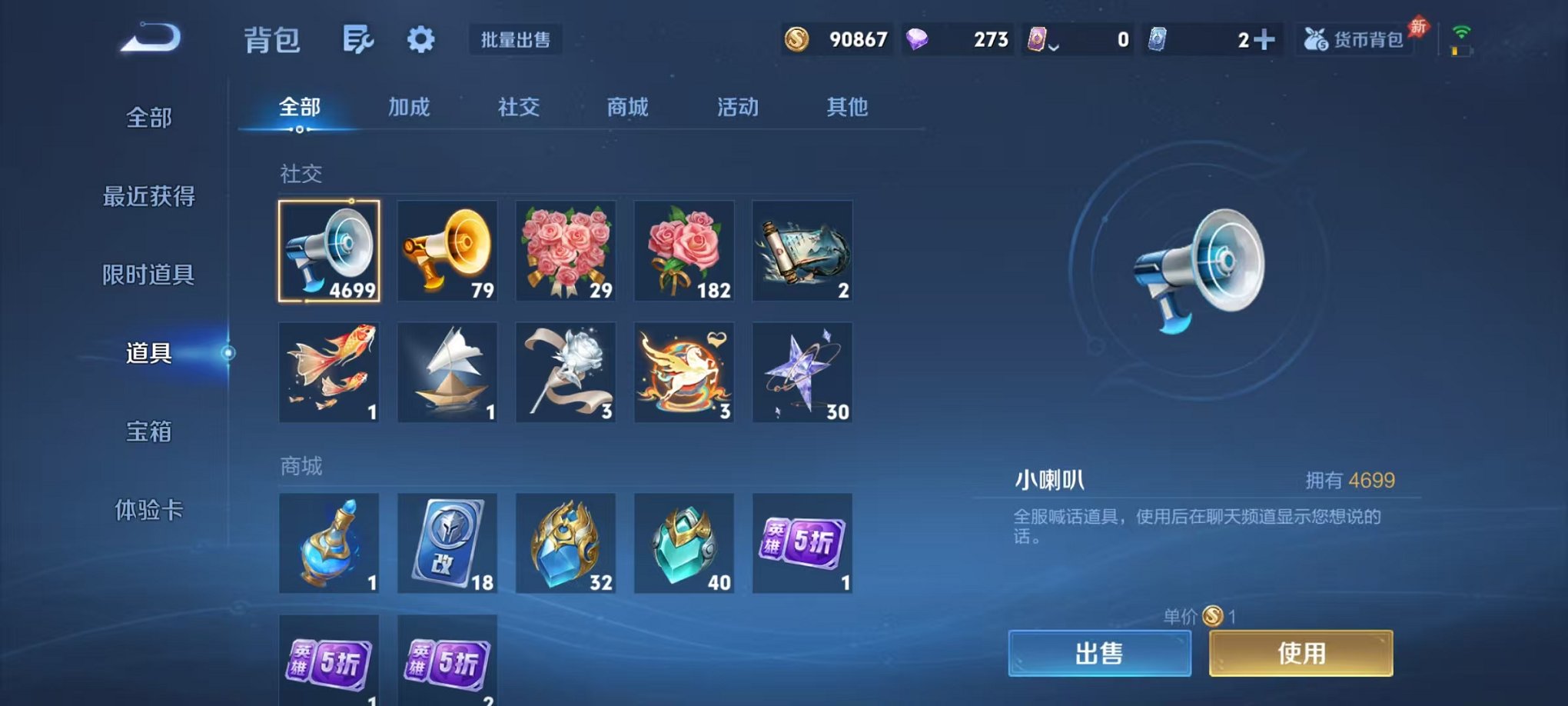Open the item sorting/edit icon beside 背包
Screen dimensions: 1568x706
[x=360, y=39]
